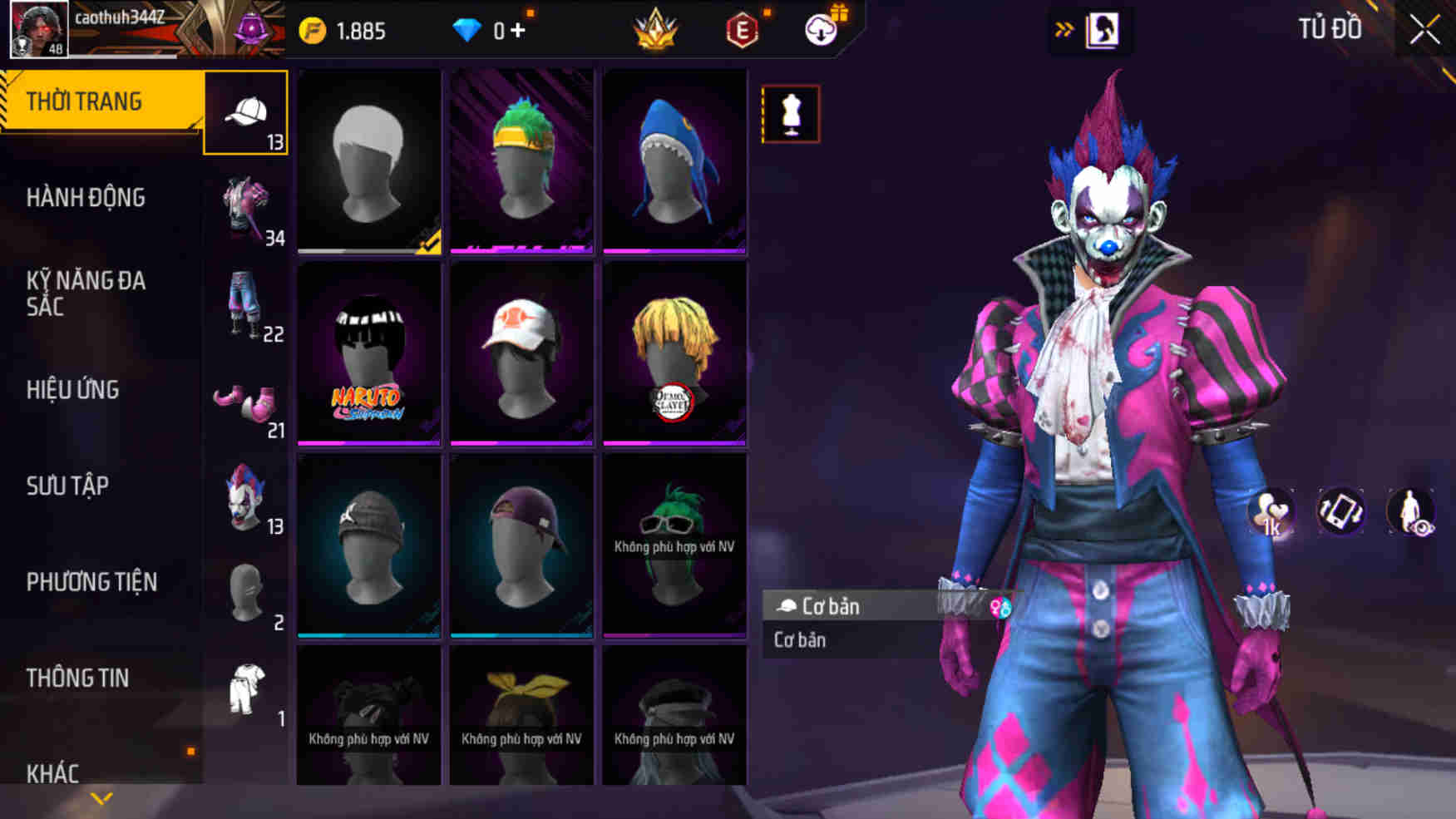Open the Sưu Tập section
The width and height of the screenshot is (1456, 819).
(x=67, y=486)
